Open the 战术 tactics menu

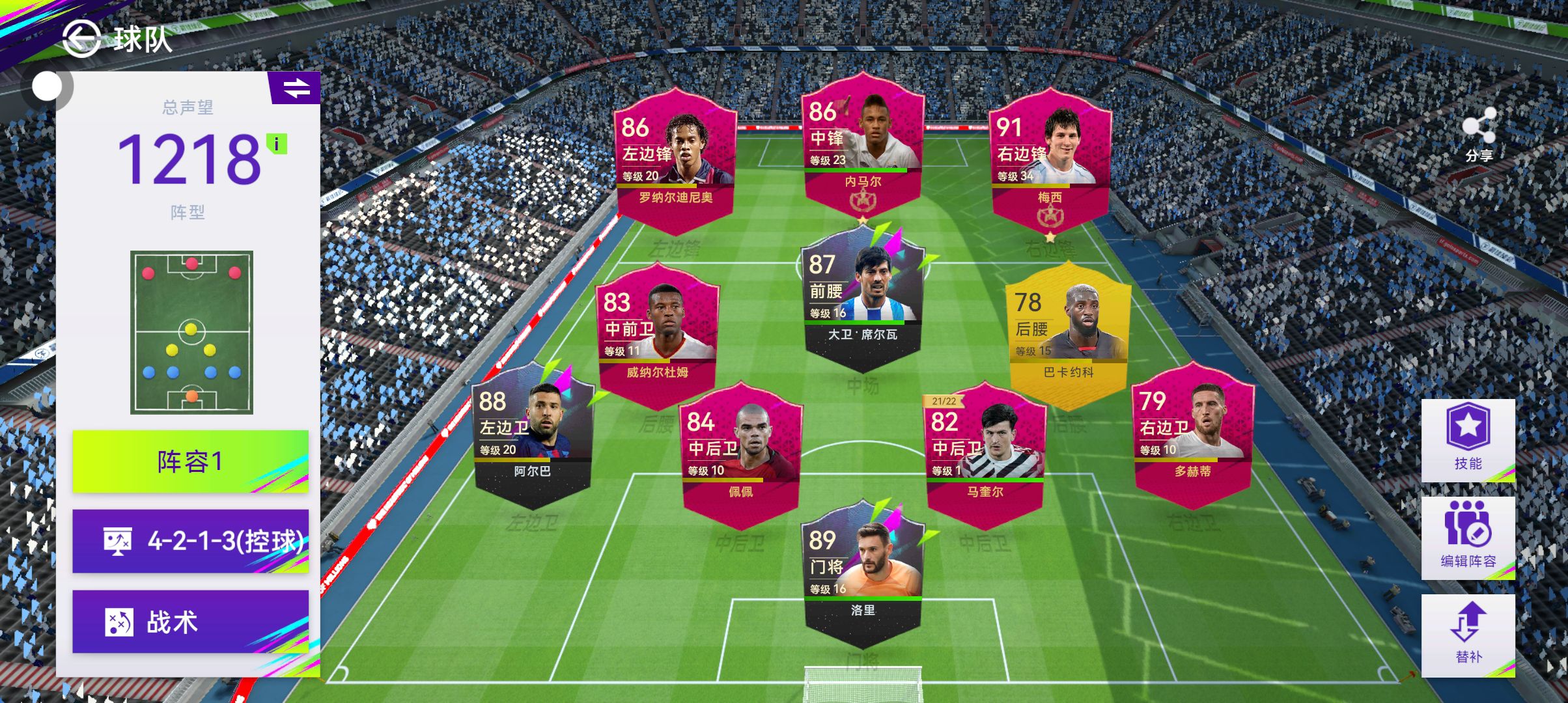tap(190, 622)
